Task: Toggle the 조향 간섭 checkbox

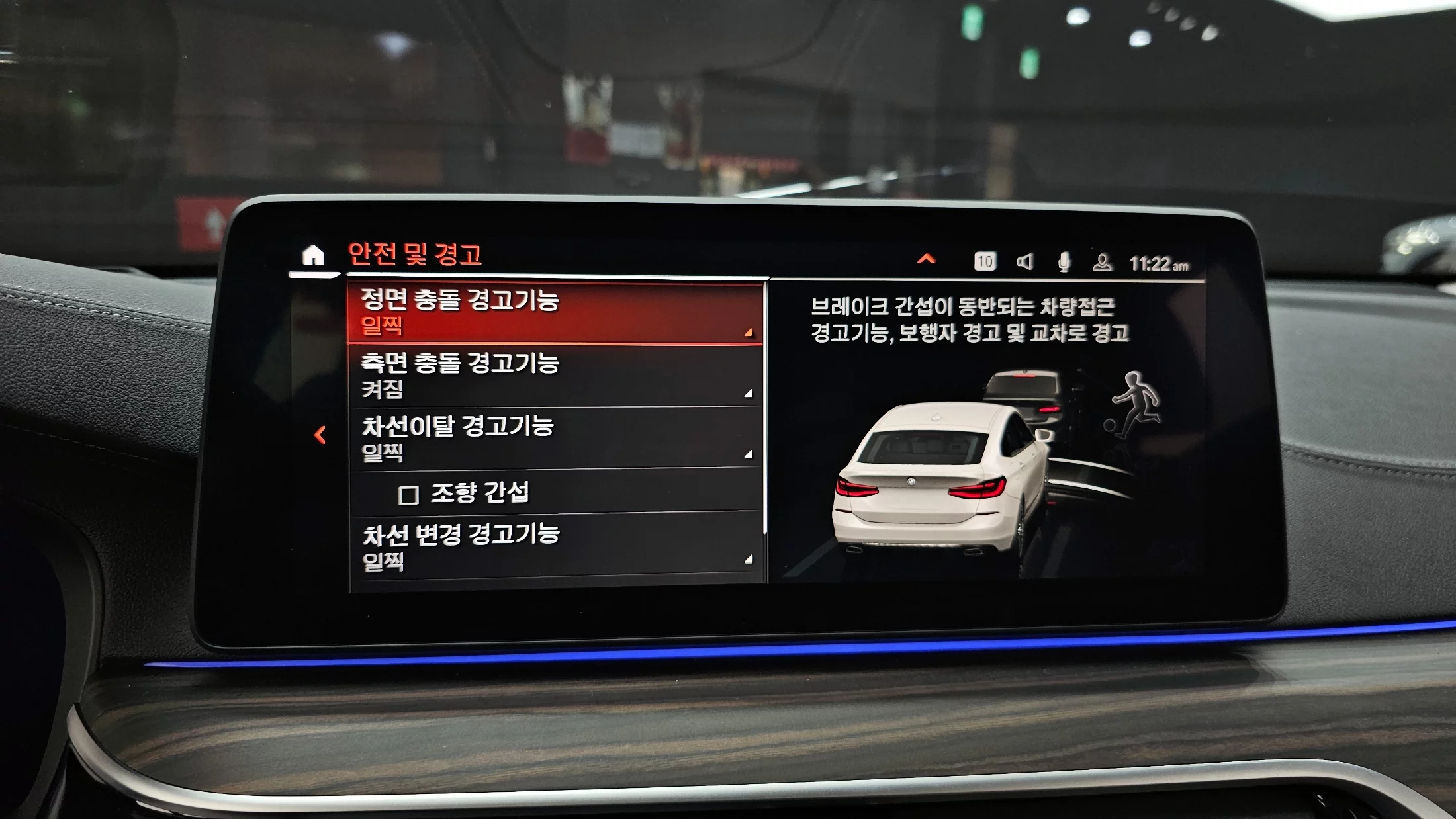Action: click(408, 494)
